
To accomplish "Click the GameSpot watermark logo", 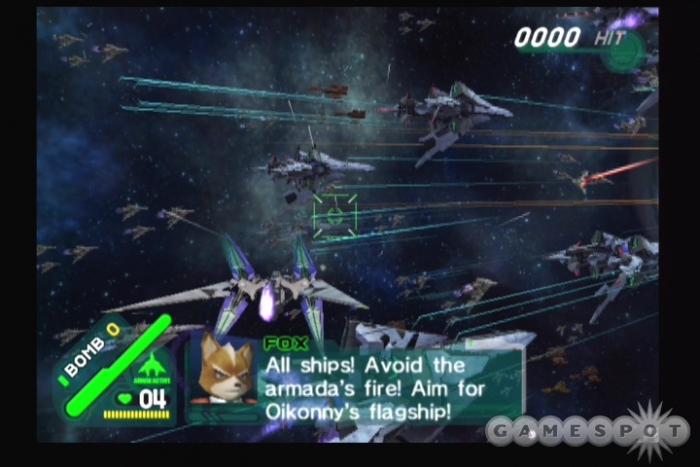I will tap(588, 430).
